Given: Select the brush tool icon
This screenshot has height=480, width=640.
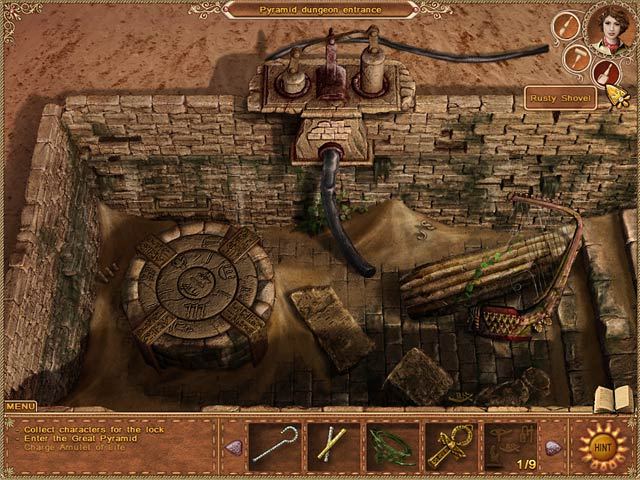Looking at the screenshot, I should [567, 26].
